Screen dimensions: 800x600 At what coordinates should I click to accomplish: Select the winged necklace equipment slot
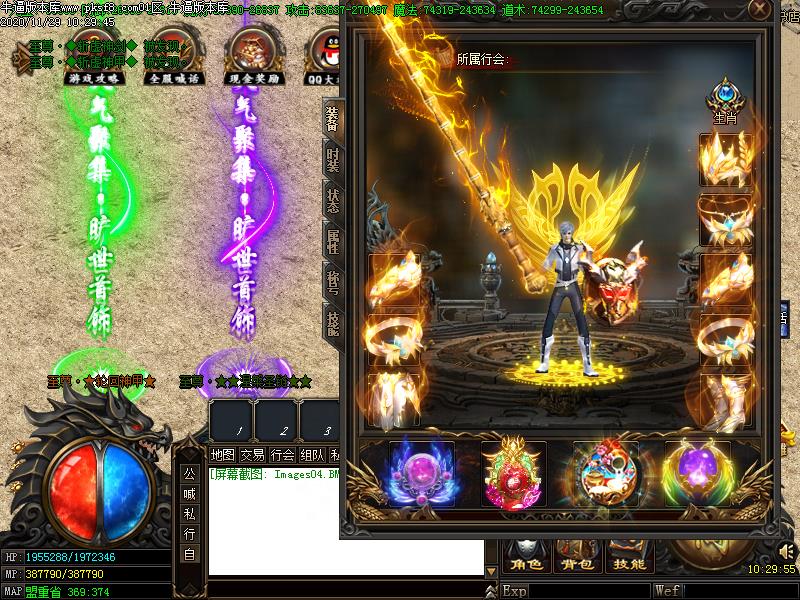[x=726, y=220]
